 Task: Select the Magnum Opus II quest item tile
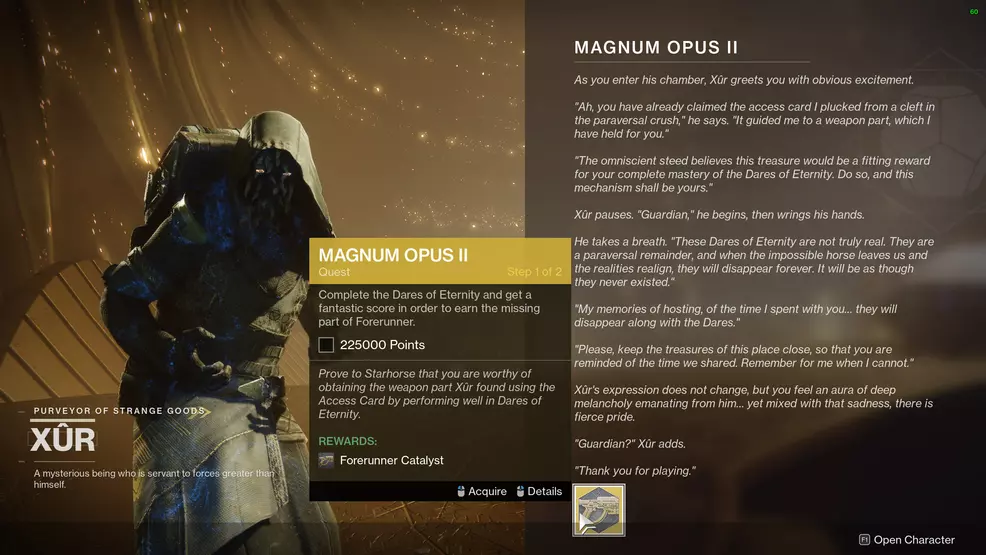(598, 510)
